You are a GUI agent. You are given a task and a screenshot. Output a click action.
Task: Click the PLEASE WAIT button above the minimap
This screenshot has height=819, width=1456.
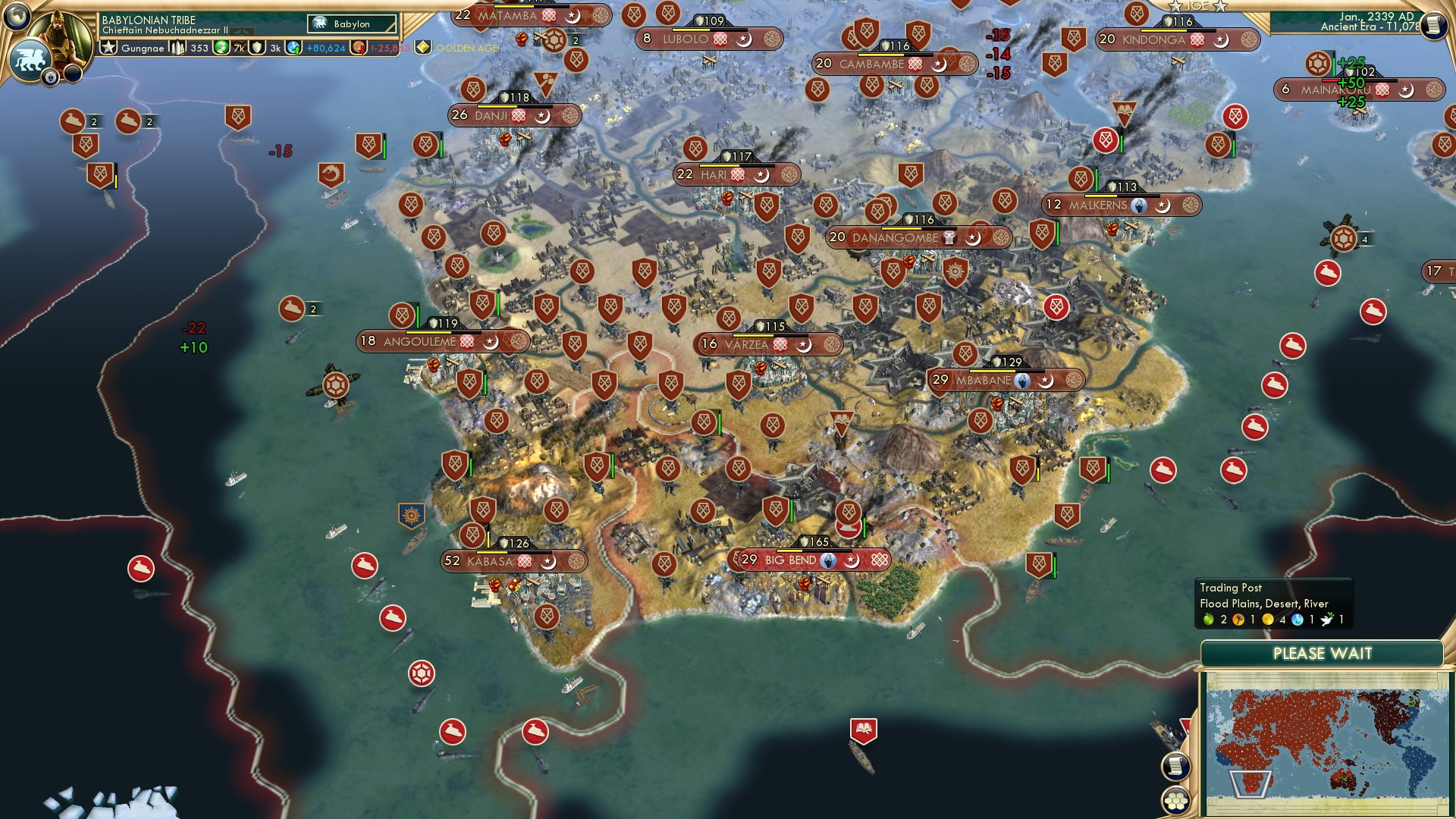pos(1323,652)
